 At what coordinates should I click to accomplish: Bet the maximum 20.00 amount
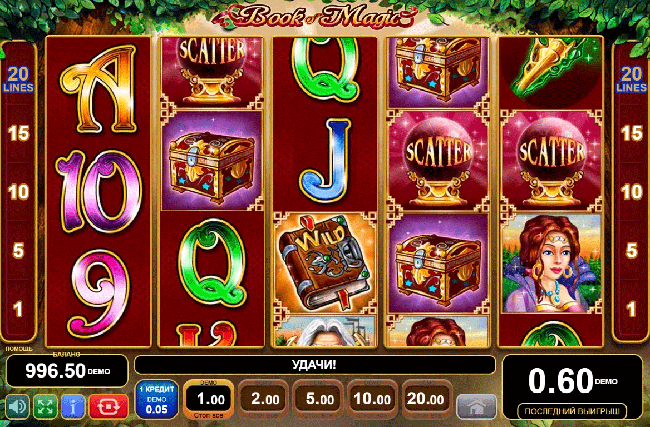coord(425,400)
